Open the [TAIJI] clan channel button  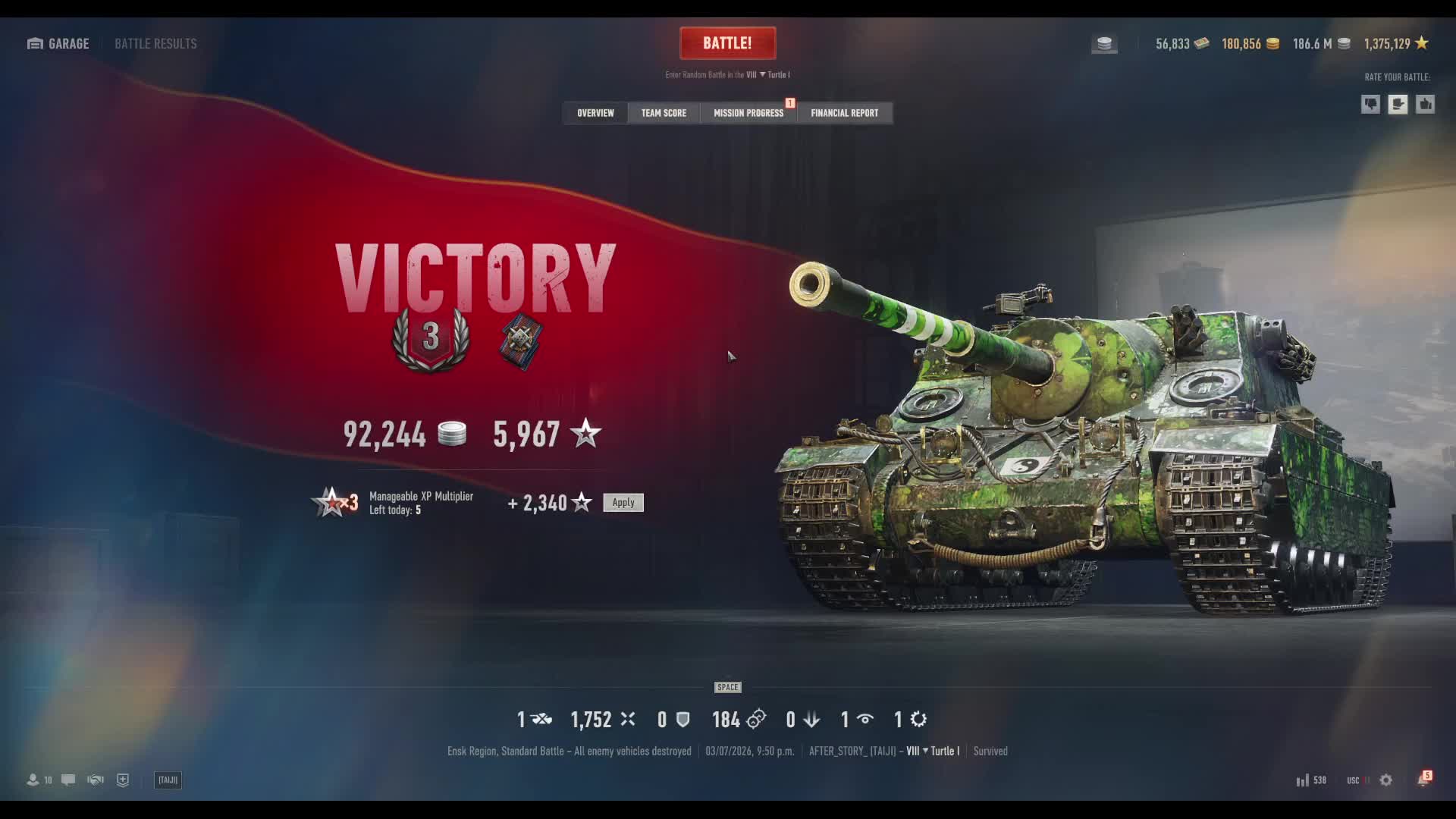168,780
